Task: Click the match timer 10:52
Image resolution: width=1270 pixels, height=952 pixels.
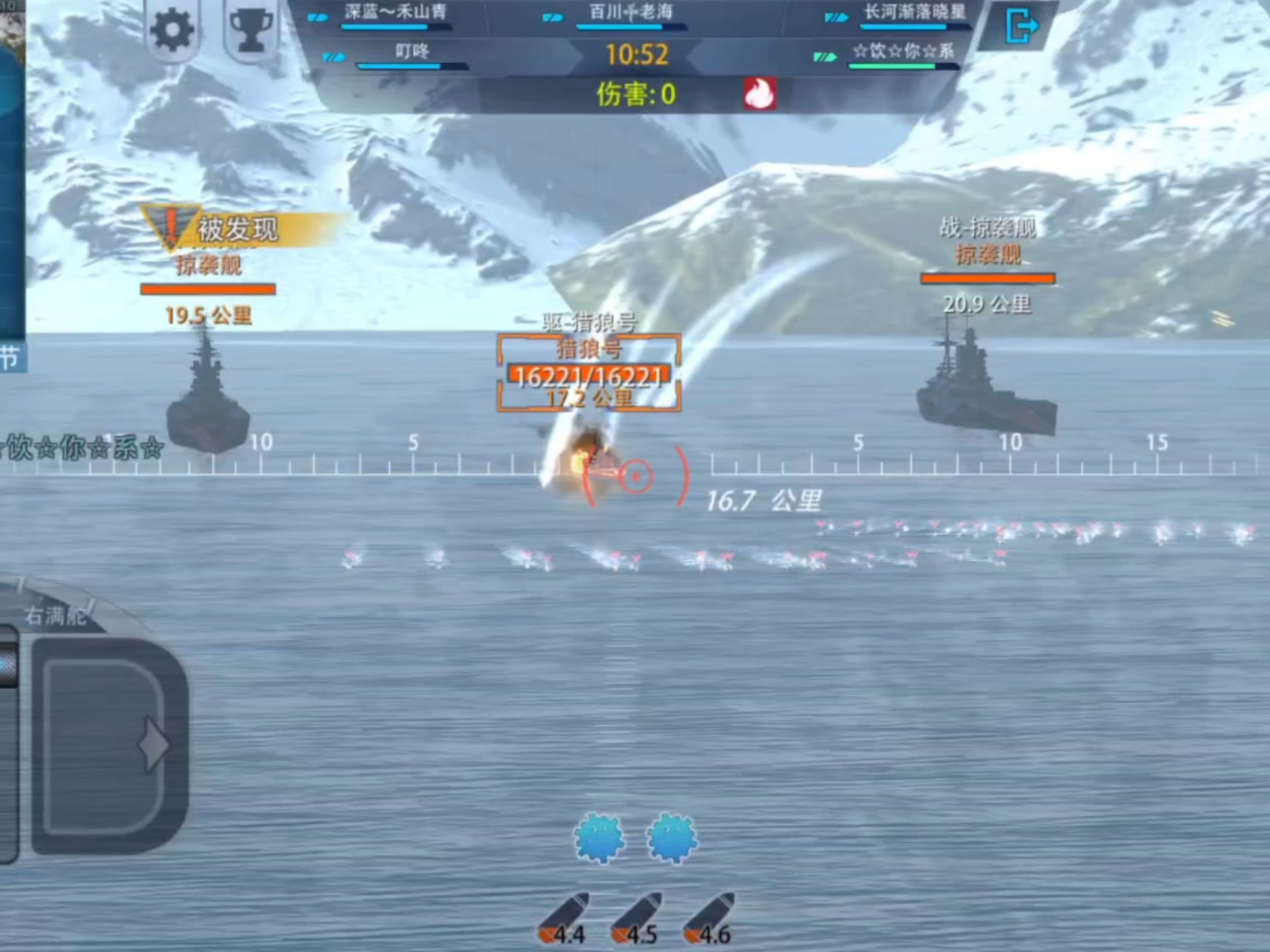Action: [637, 56]
